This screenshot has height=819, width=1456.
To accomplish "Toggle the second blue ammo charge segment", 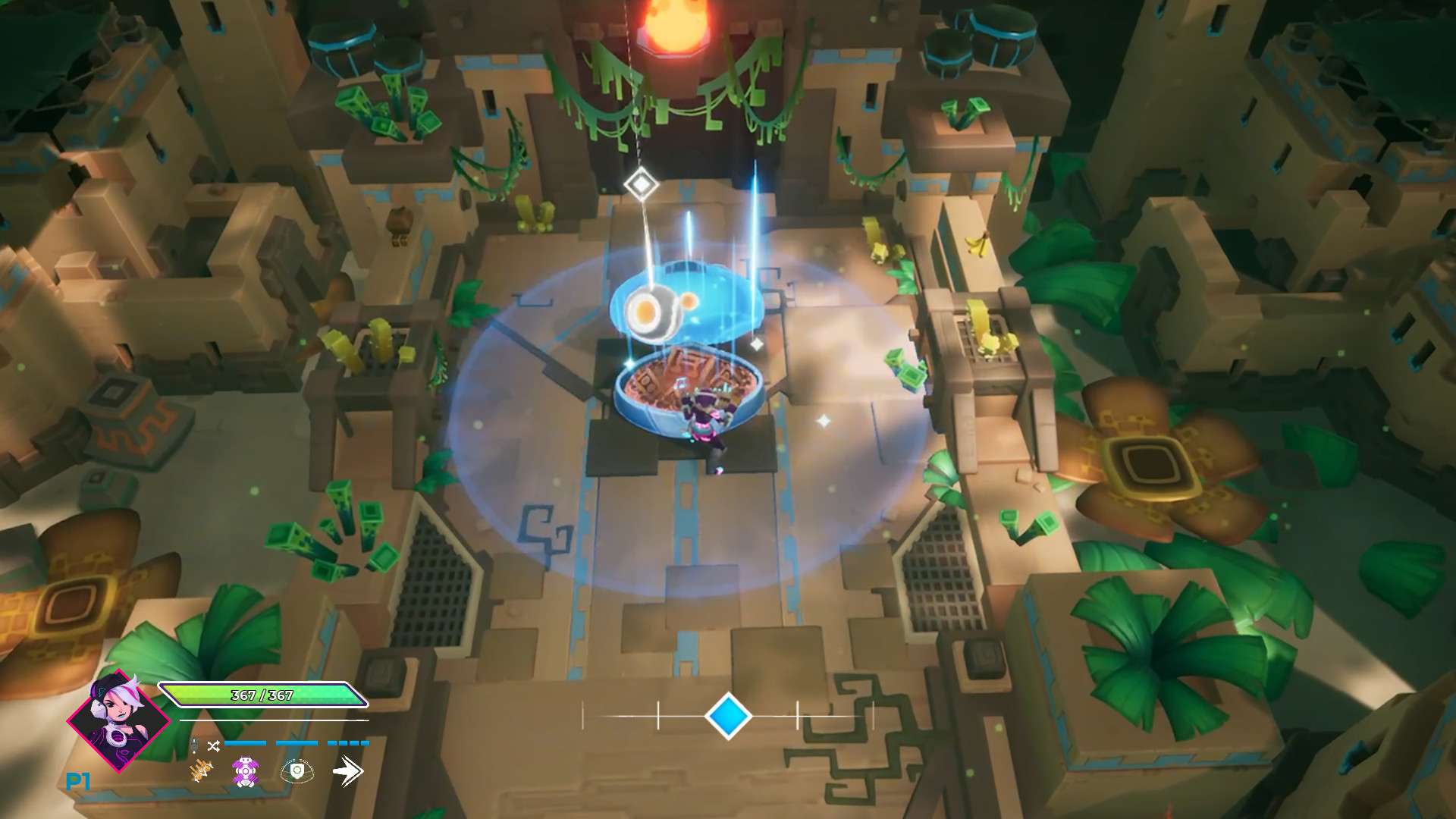I will click(x=297, y=743).
